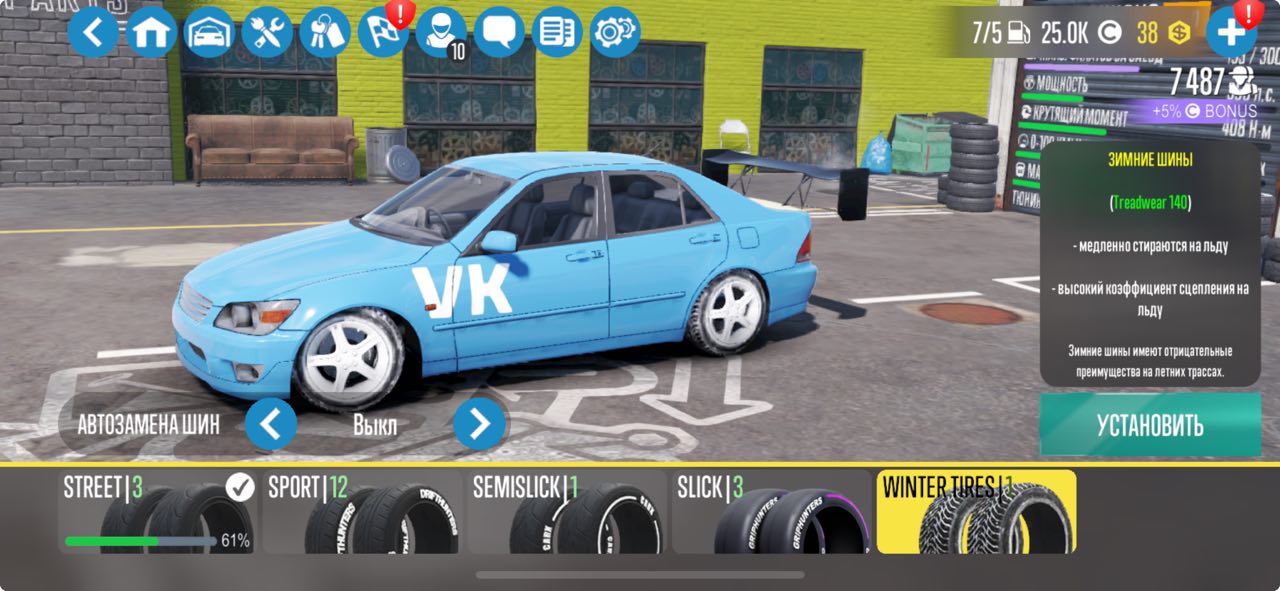The image size is (1280, 591).
Task: Open the news list icon
Action: [x=557, y=32]
